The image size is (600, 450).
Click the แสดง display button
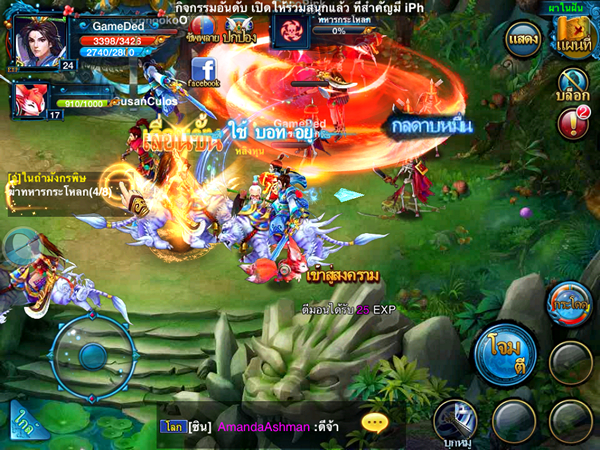click(524, 39)
